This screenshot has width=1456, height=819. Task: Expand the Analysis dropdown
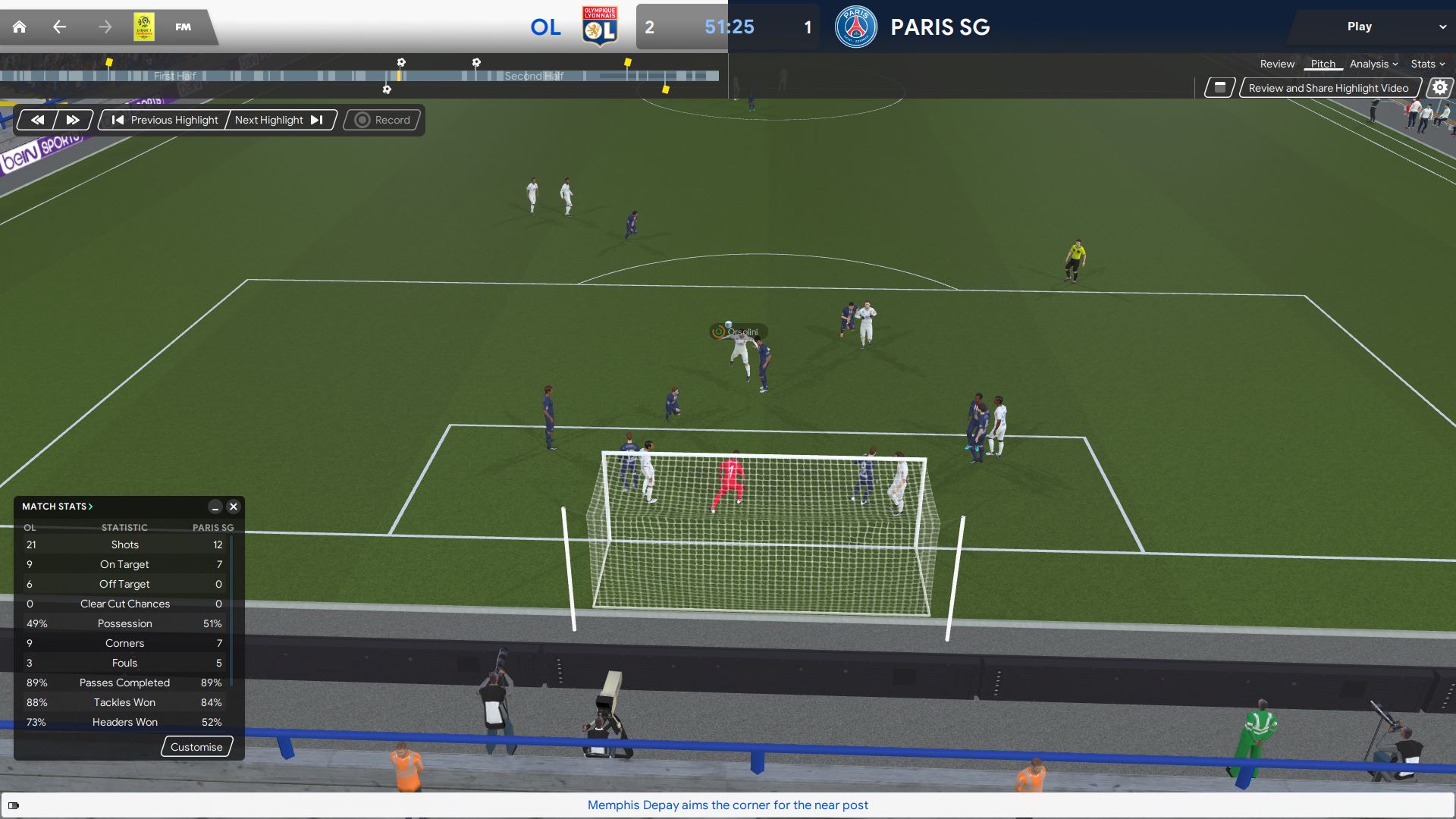click(x=1373, y=64)
